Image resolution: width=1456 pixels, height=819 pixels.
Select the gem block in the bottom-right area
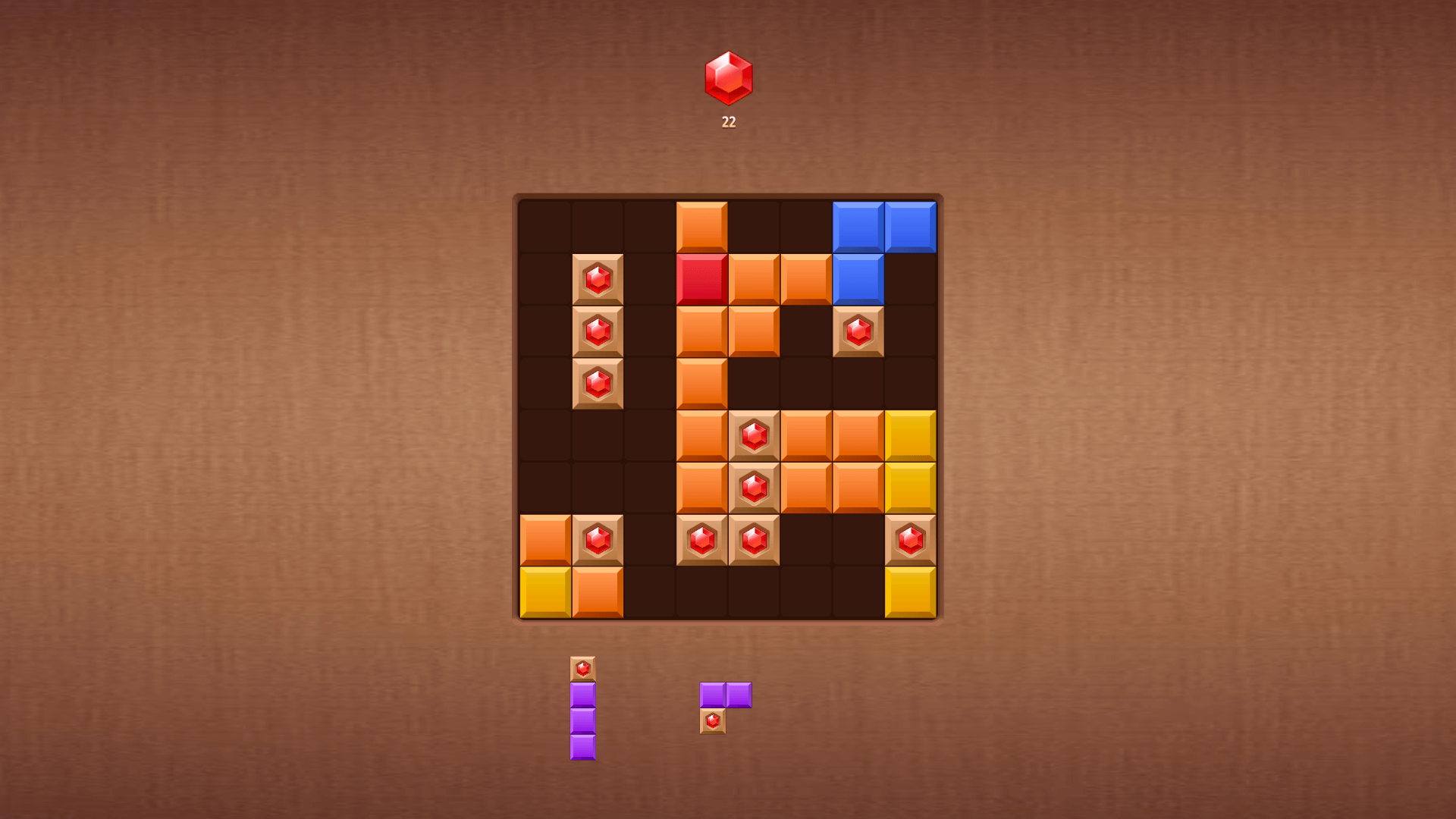pos(908,540)
